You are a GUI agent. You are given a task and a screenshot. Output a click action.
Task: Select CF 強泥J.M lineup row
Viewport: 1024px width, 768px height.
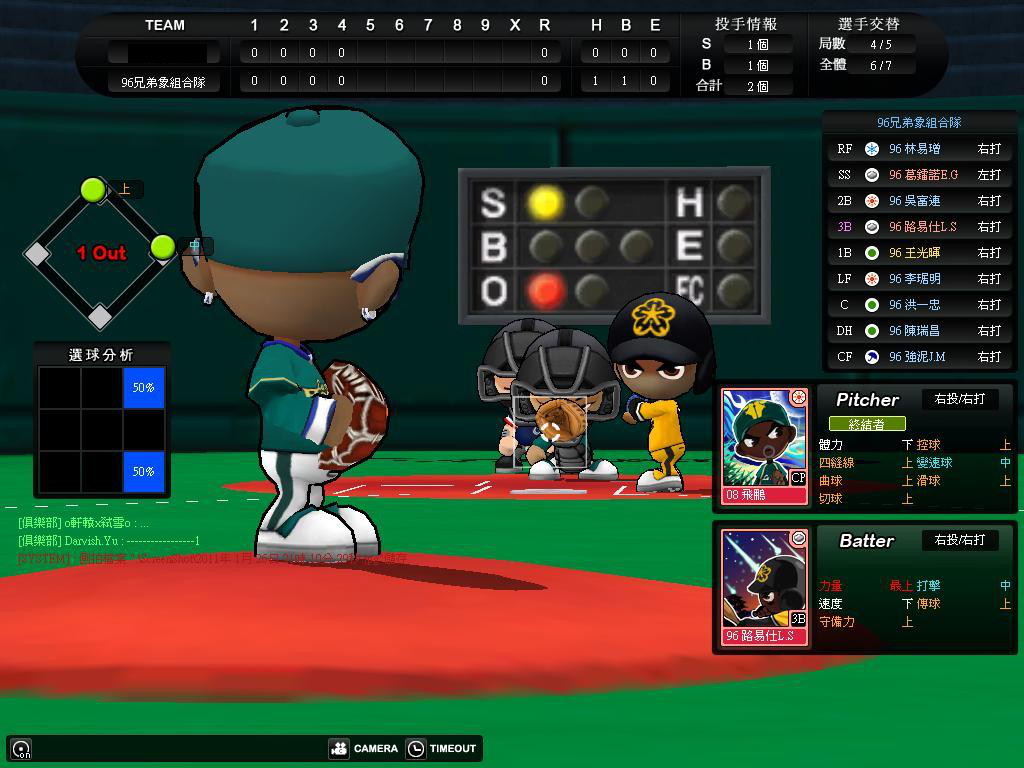tap(919, 357)
